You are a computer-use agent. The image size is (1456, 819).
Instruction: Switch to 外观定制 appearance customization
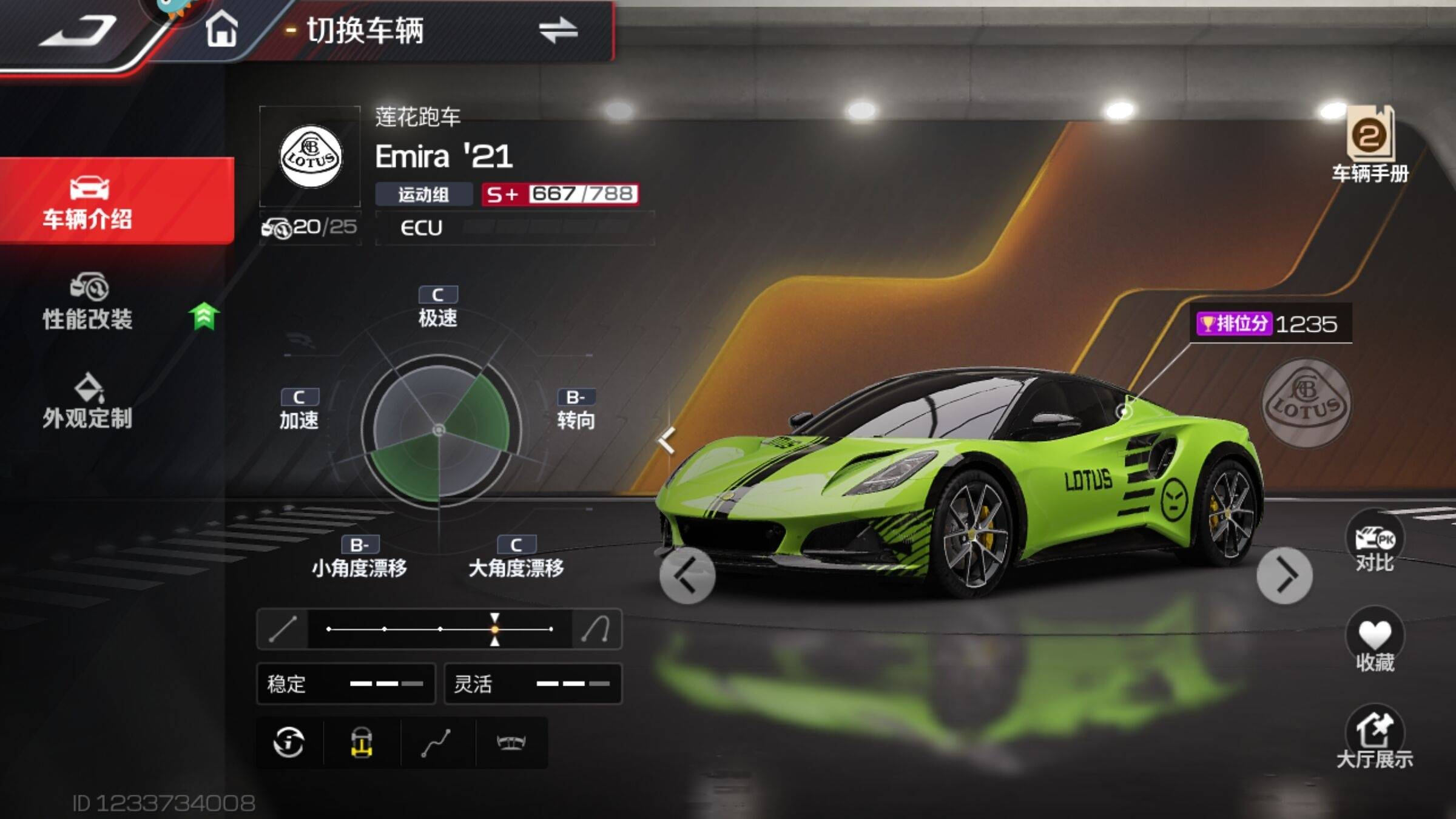(88, 402)
